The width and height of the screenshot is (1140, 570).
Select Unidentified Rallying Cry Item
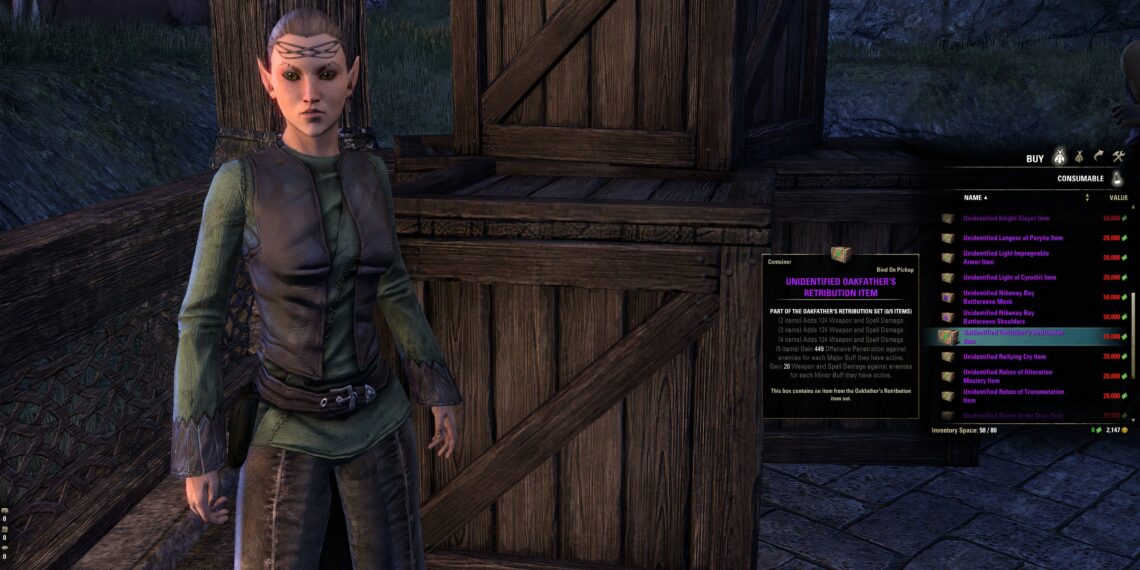1004,356
